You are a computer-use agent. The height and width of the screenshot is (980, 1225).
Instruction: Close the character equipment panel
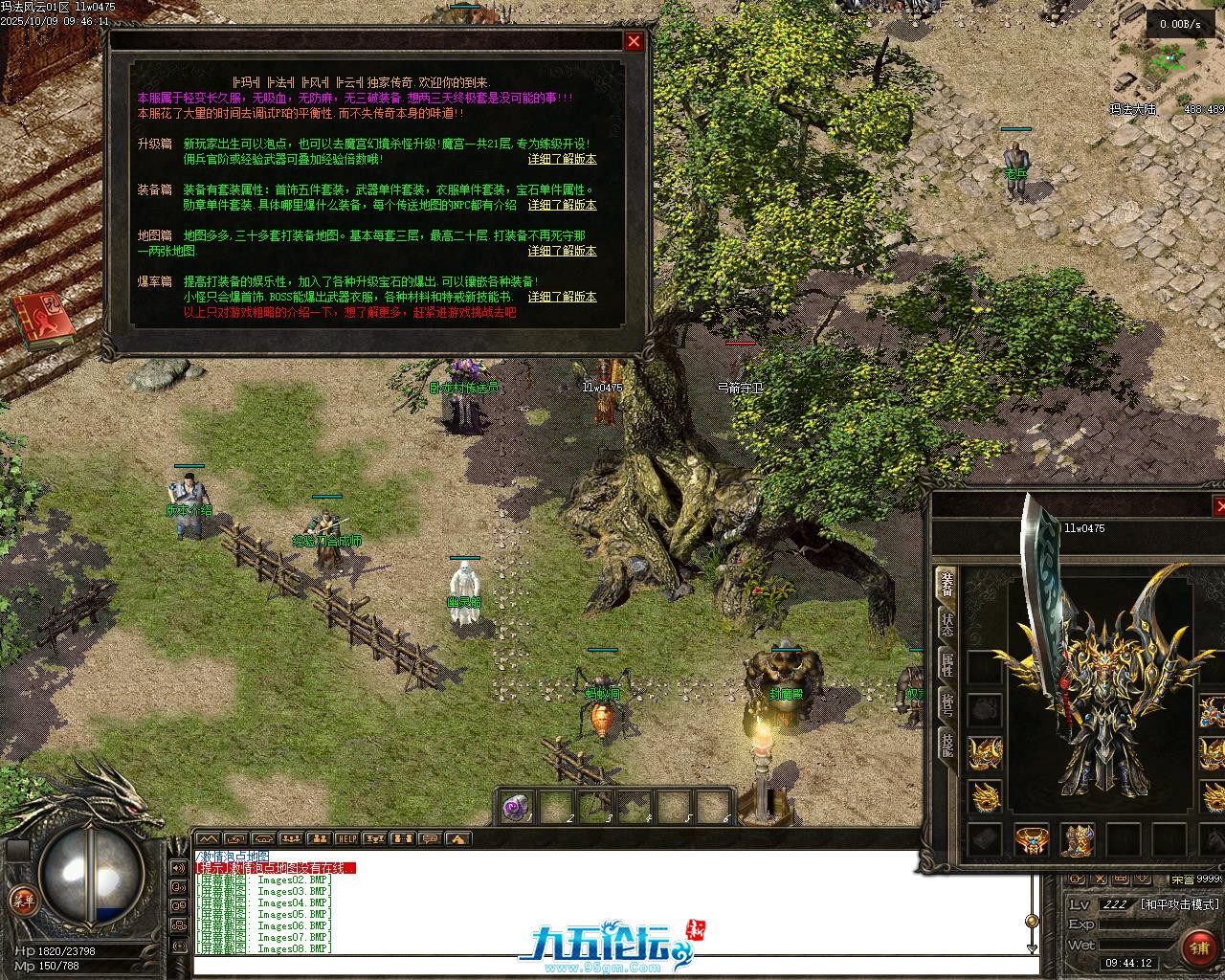[x=1219, y=506]
